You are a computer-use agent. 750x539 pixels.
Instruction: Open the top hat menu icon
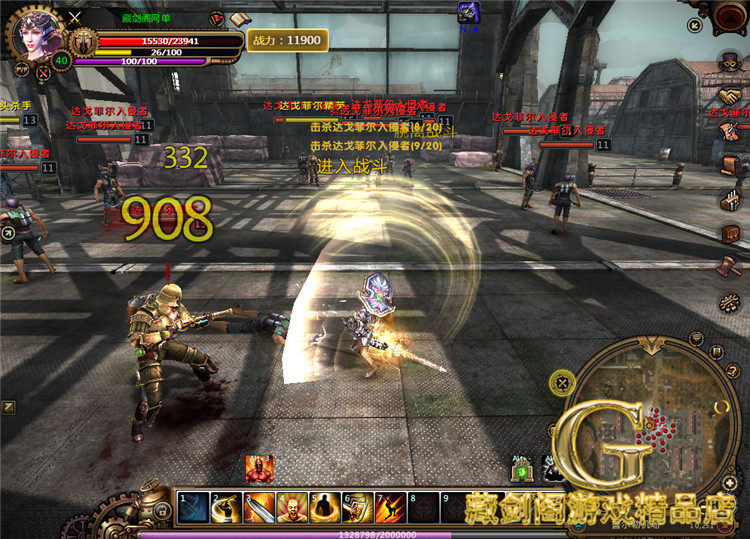728,63
